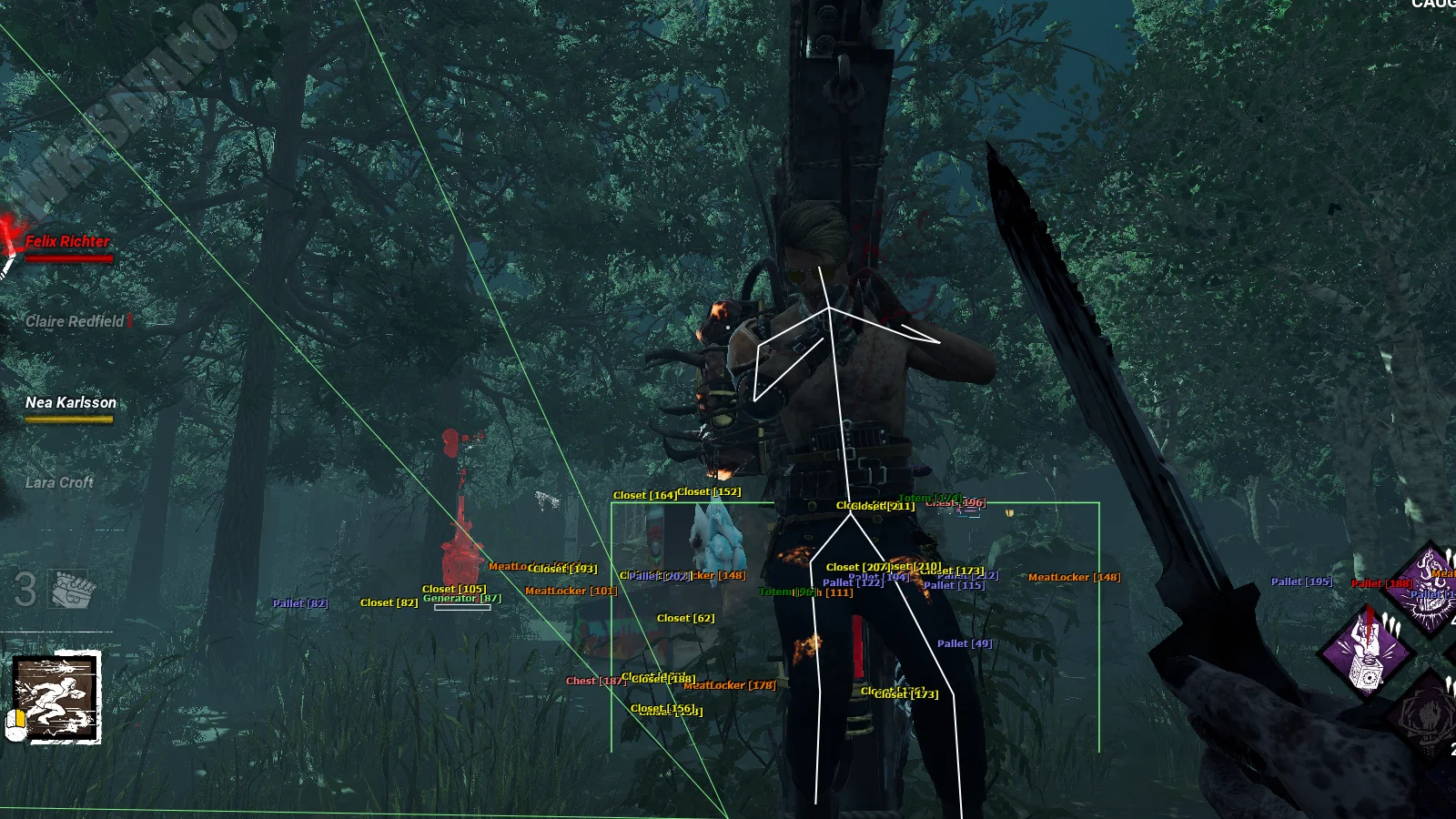Click the horned skull perk icon

tap(1431, 591)
